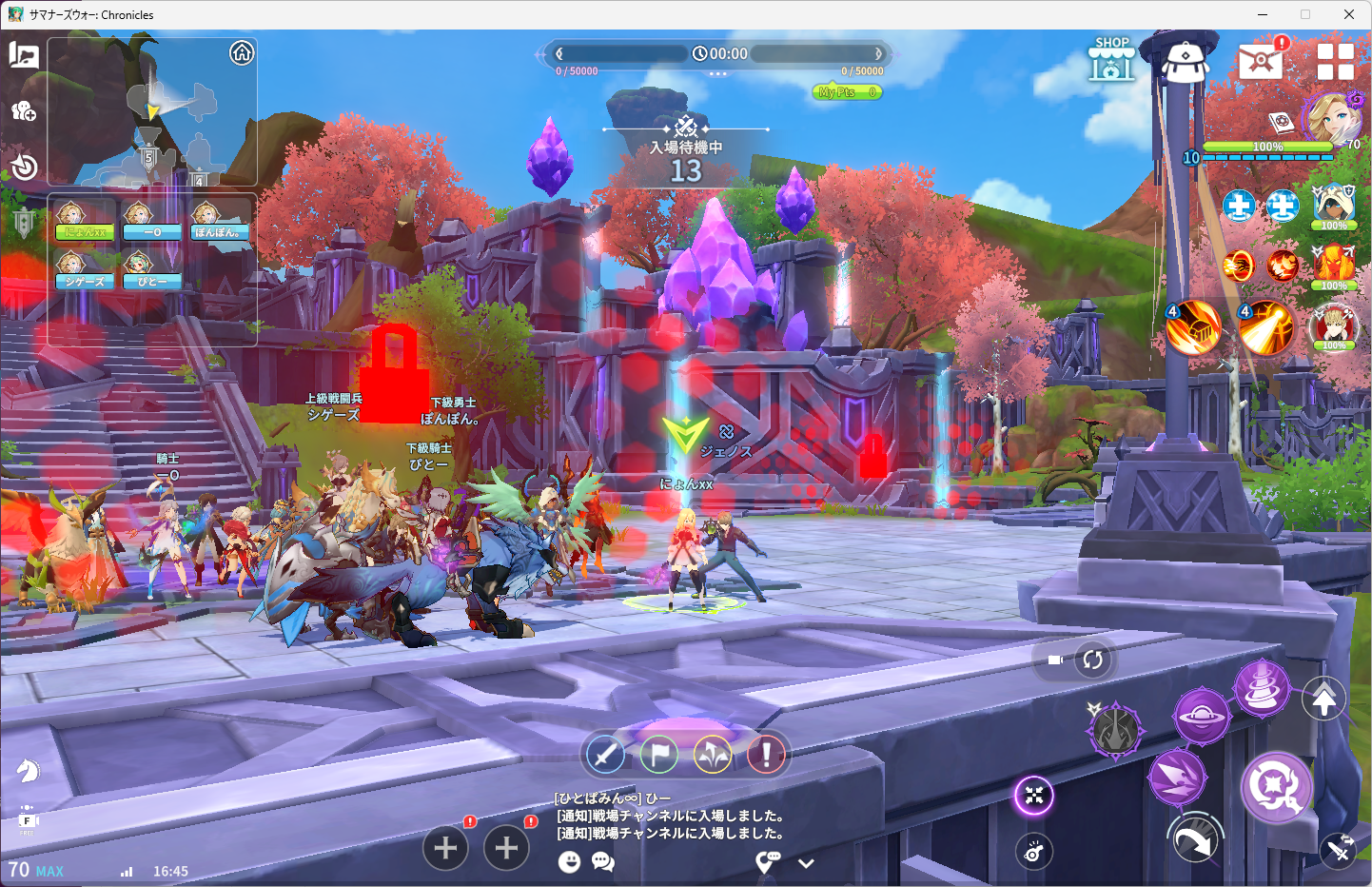This screenshot has width=1372, height=887.
Task: Select party member シゲーズ portrait
Action: [x=85, y=269]
